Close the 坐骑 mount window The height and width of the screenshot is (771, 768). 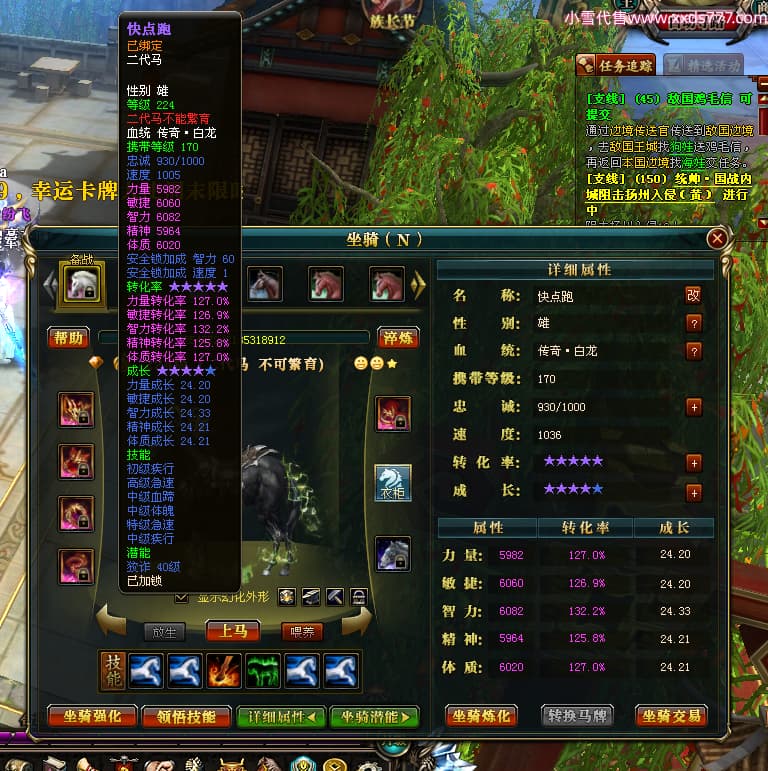tap(717, 239)
